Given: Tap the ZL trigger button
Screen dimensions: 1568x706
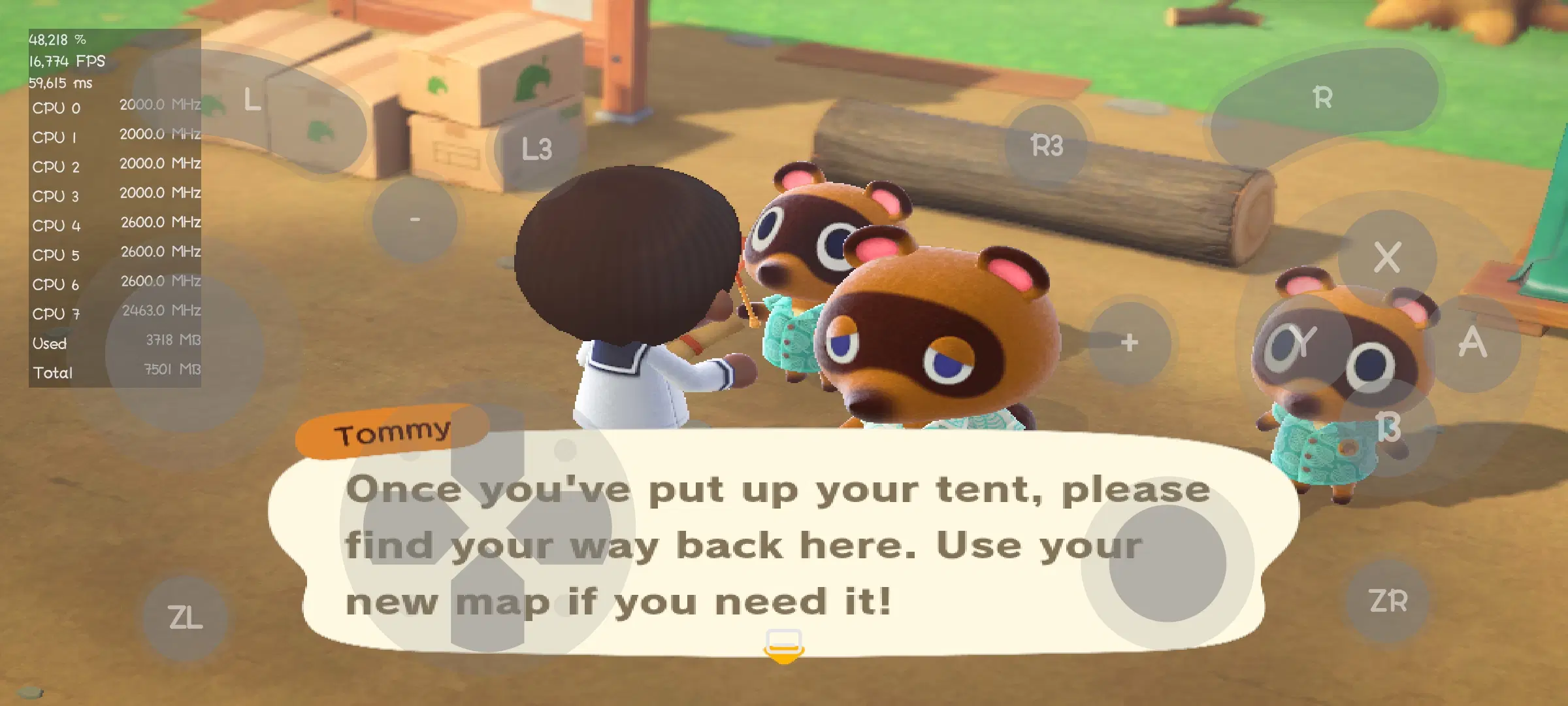Looking at the screenshot, I should click(x=185, y=618).
